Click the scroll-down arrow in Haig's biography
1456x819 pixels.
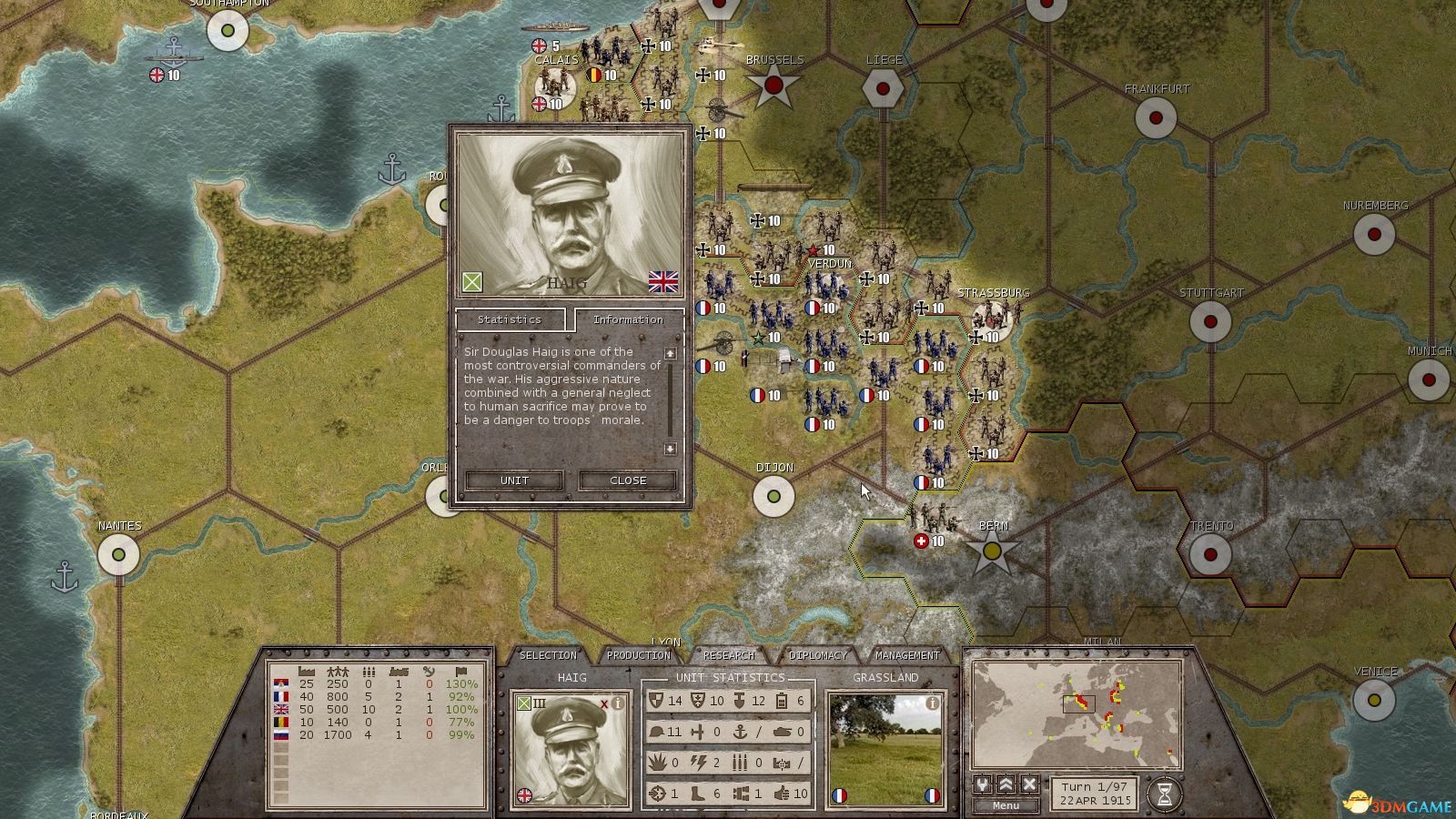[x=670, y=449]
